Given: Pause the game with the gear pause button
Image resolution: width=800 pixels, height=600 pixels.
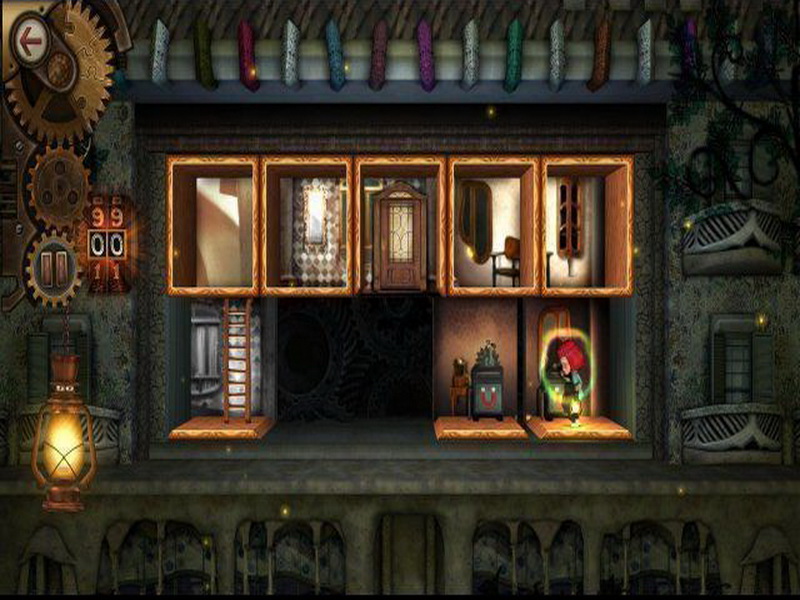Looking at the screenshot, I should click(51, 268).
